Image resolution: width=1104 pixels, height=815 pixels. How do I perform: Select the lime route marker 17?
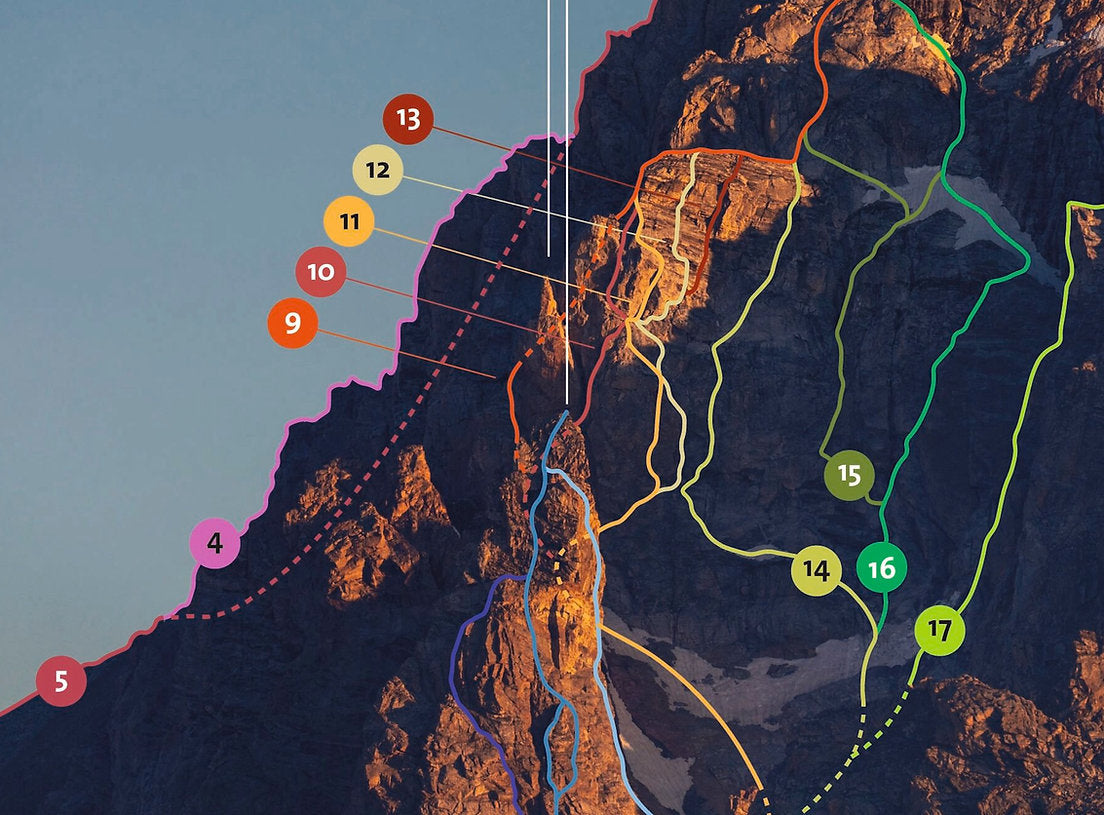[939, 630]
